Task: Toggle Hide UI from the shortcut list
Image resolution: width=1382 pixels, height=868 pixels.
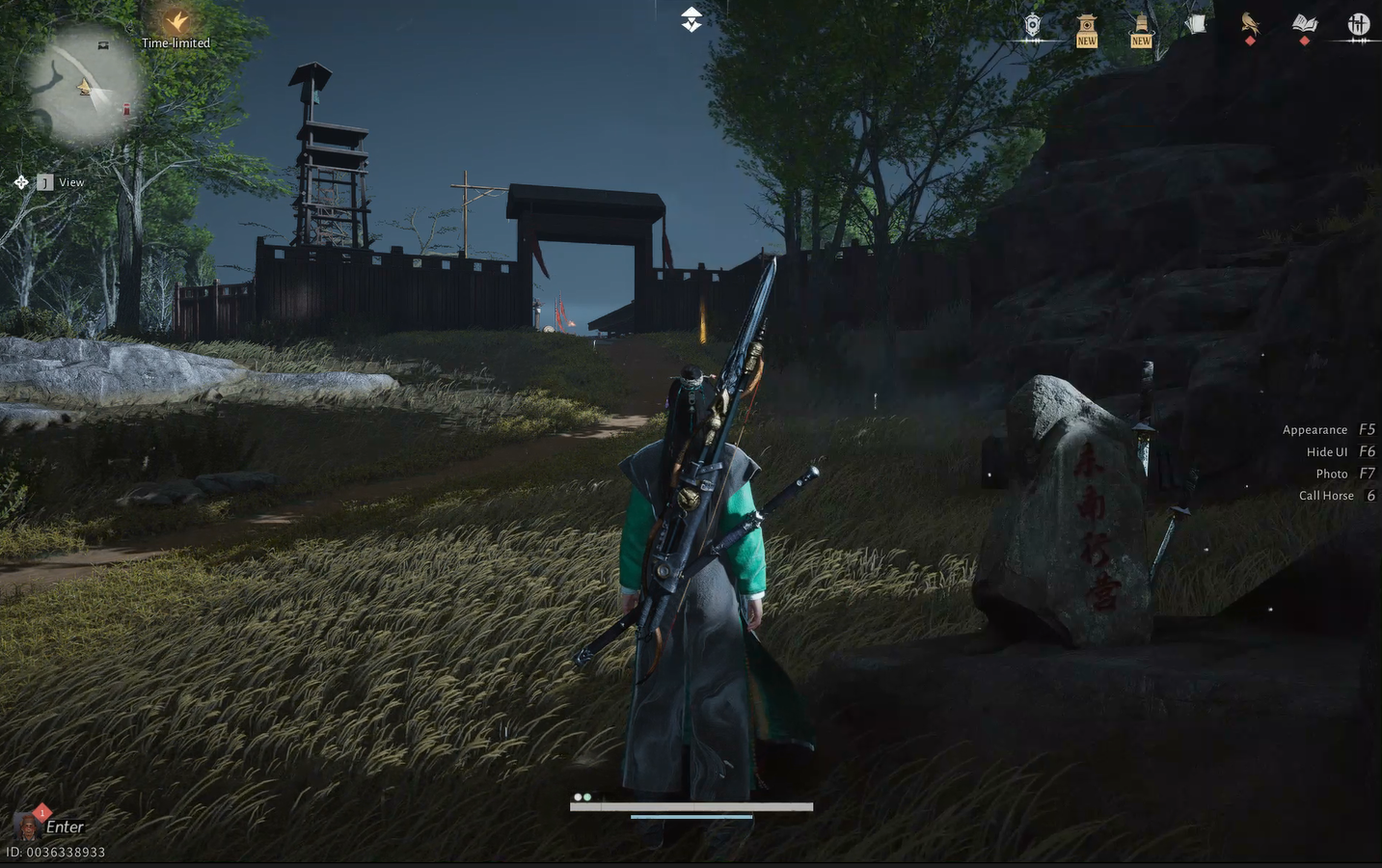Action: click(x=1326, y=450)
